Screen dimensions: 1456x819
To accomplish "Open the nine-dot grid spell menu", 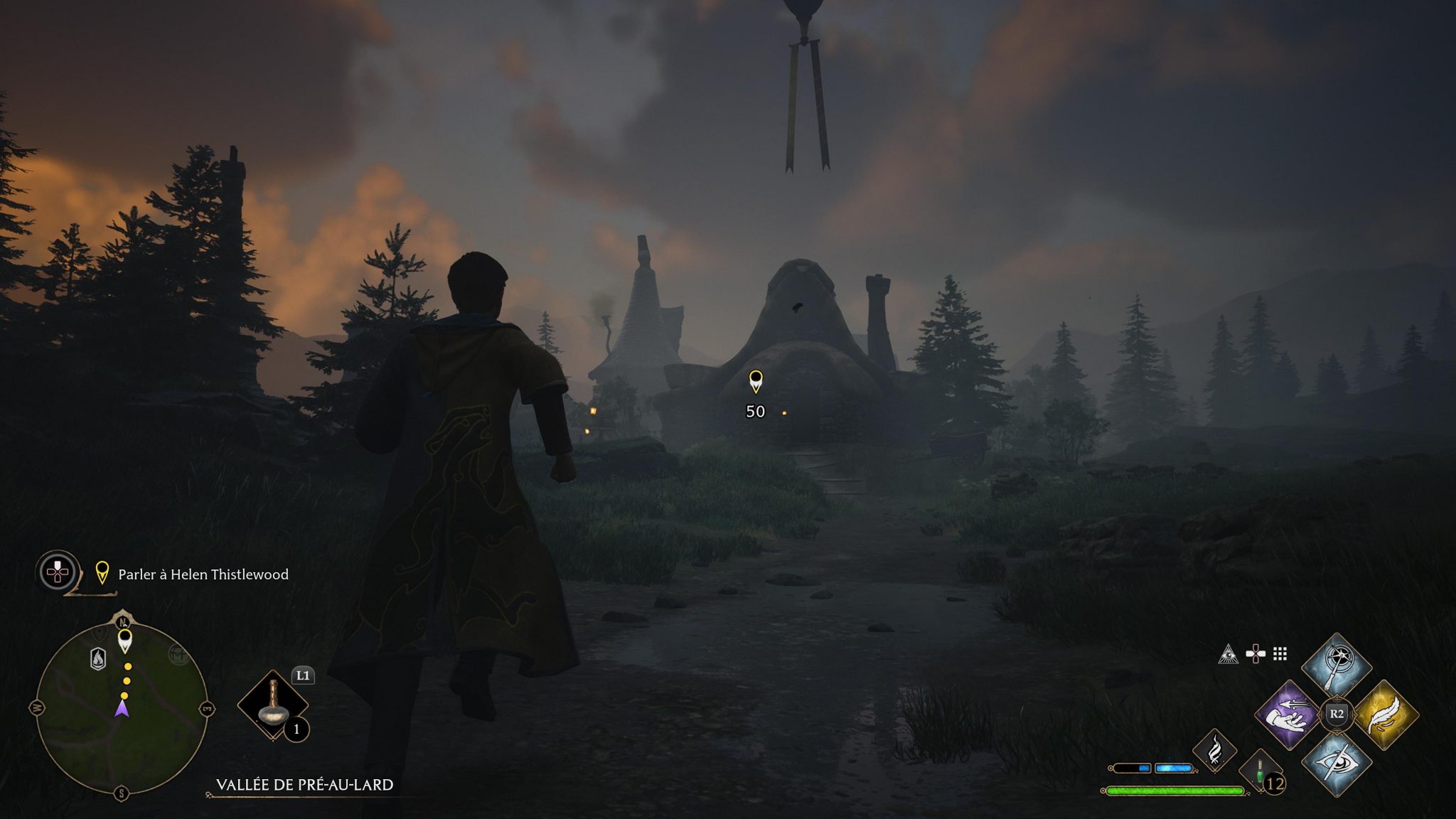I will point(1280,654).
